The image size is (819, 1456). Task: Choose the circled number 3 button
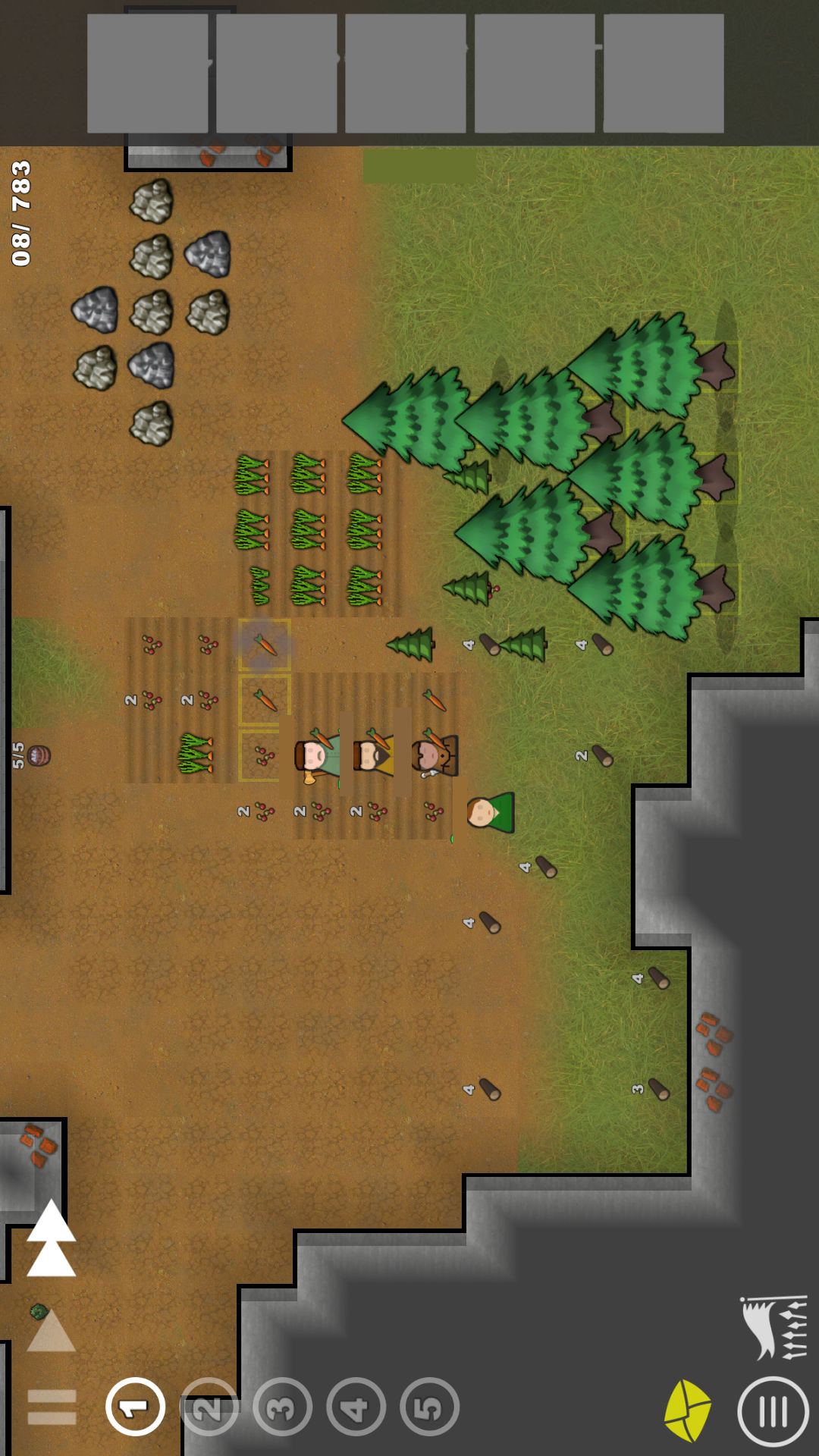282,1407
